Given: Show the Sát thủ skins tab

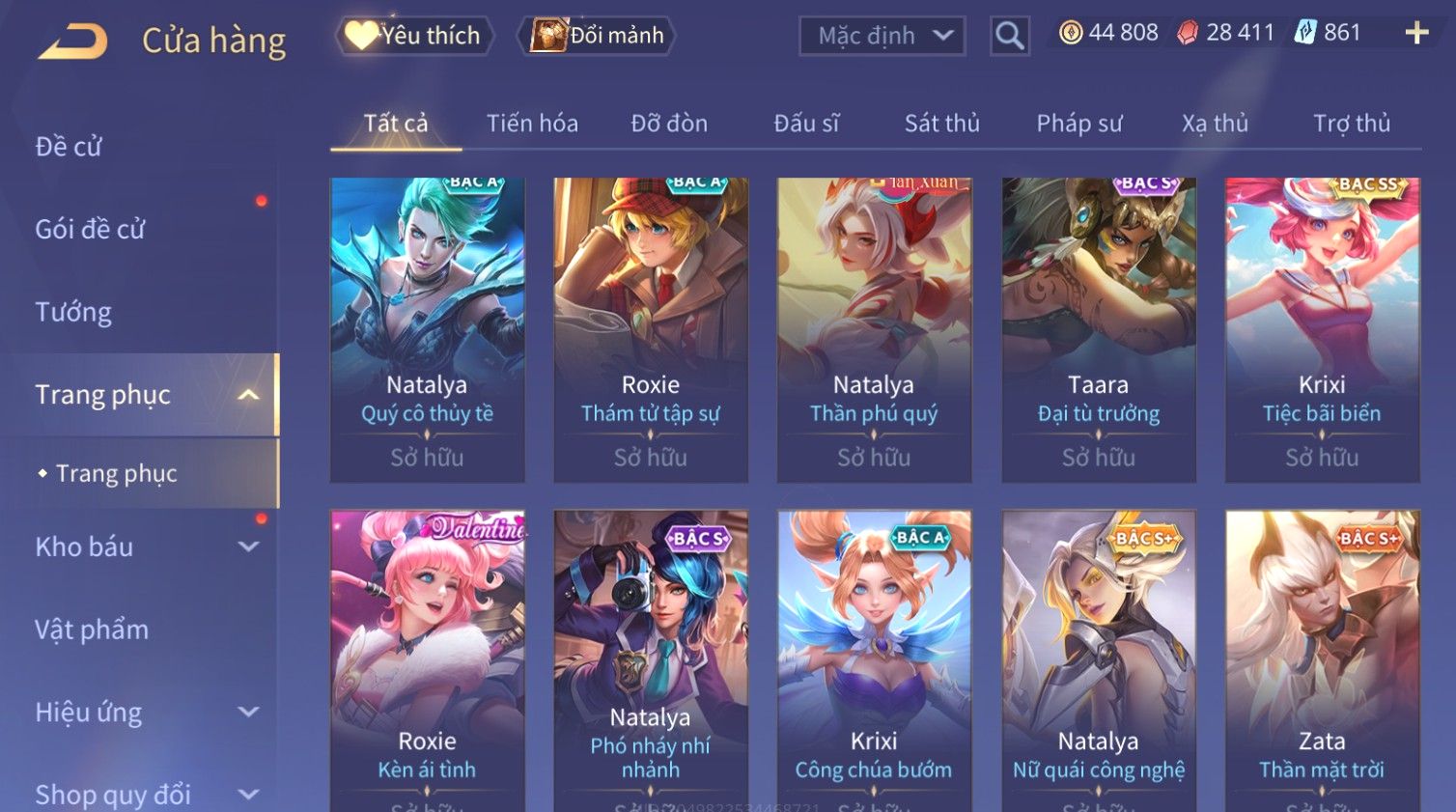Looking at the screenshot, I should point(941,124).
